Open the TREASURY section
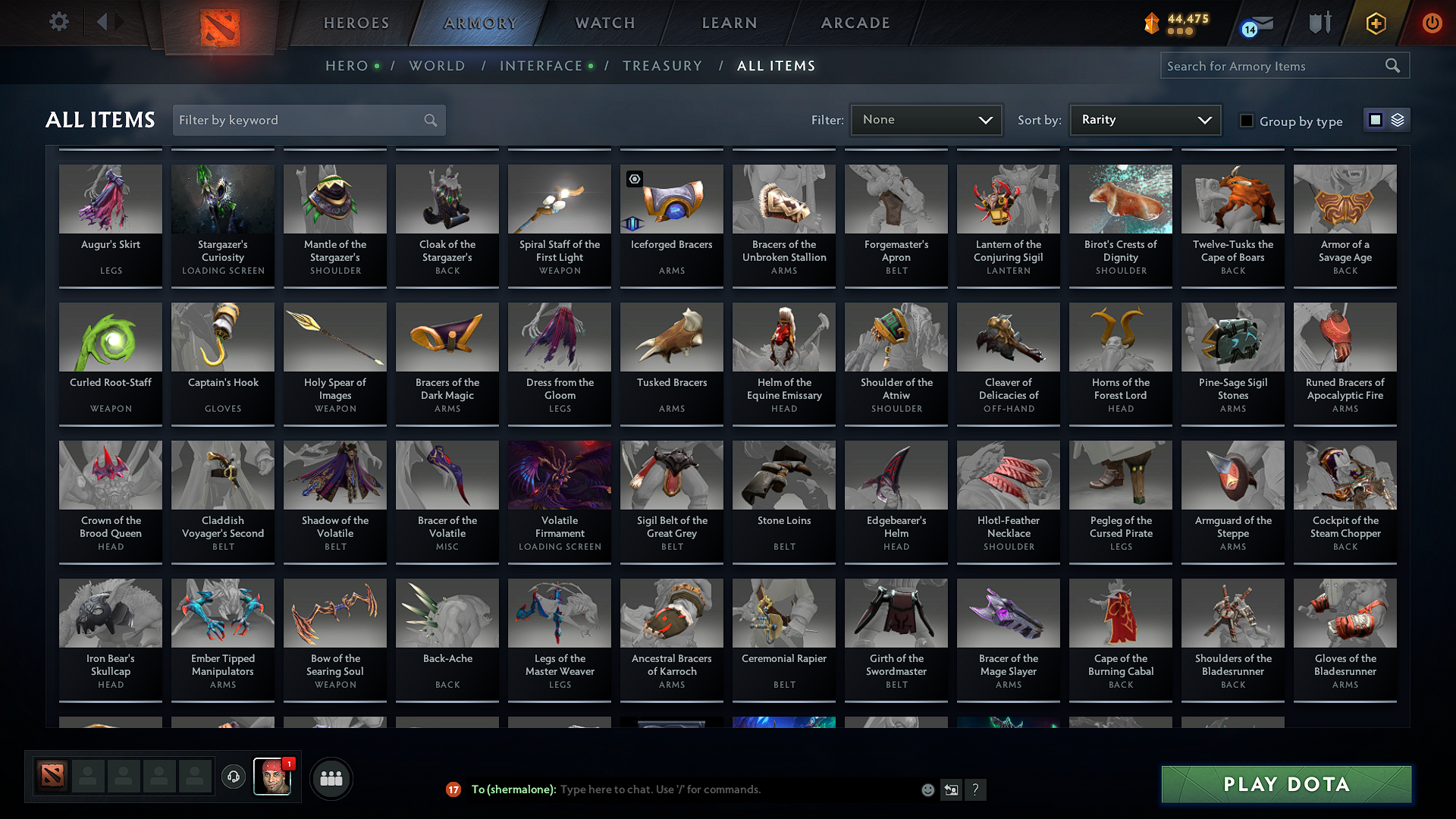The height and width of the screenshot is (819, 1456). click(662, 66)
